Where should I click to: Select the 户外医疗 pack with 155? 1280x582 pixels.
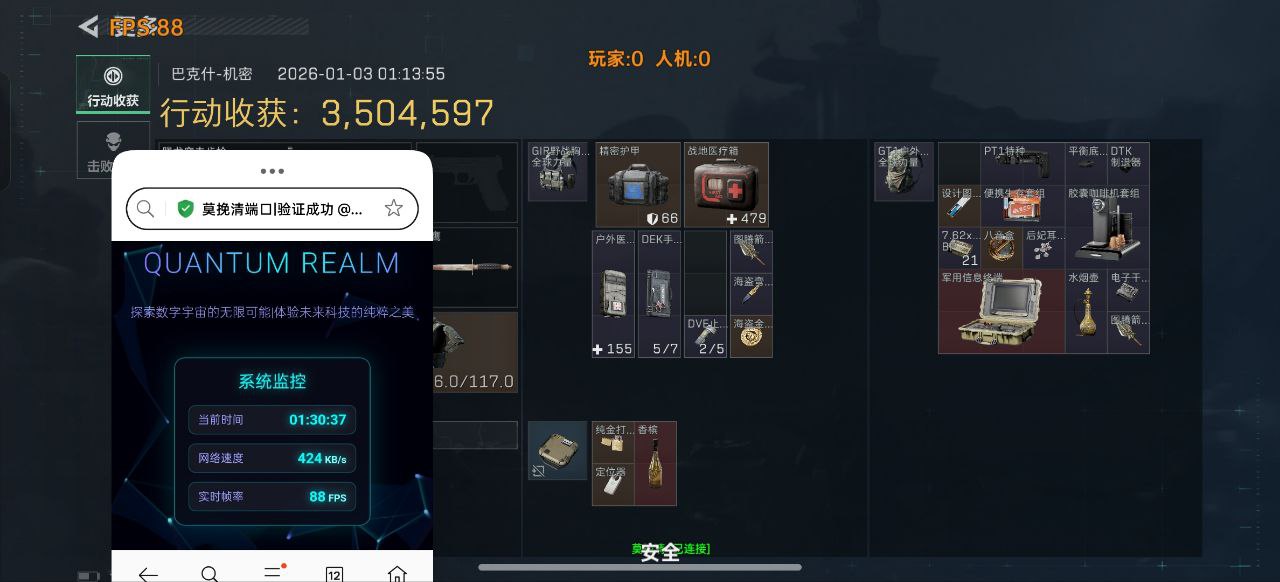click(613, 294)
